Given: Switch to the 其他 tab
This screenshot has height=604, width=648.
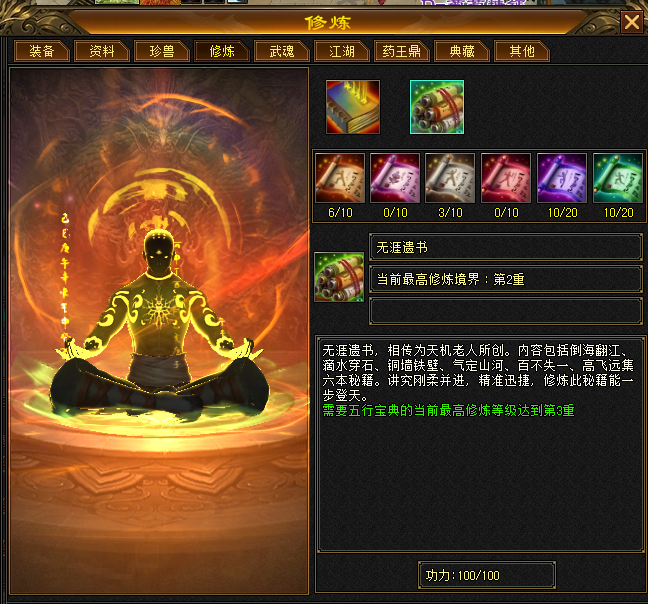Looking at the screenshot, I should pyautogui.click(x=522, y=51).
